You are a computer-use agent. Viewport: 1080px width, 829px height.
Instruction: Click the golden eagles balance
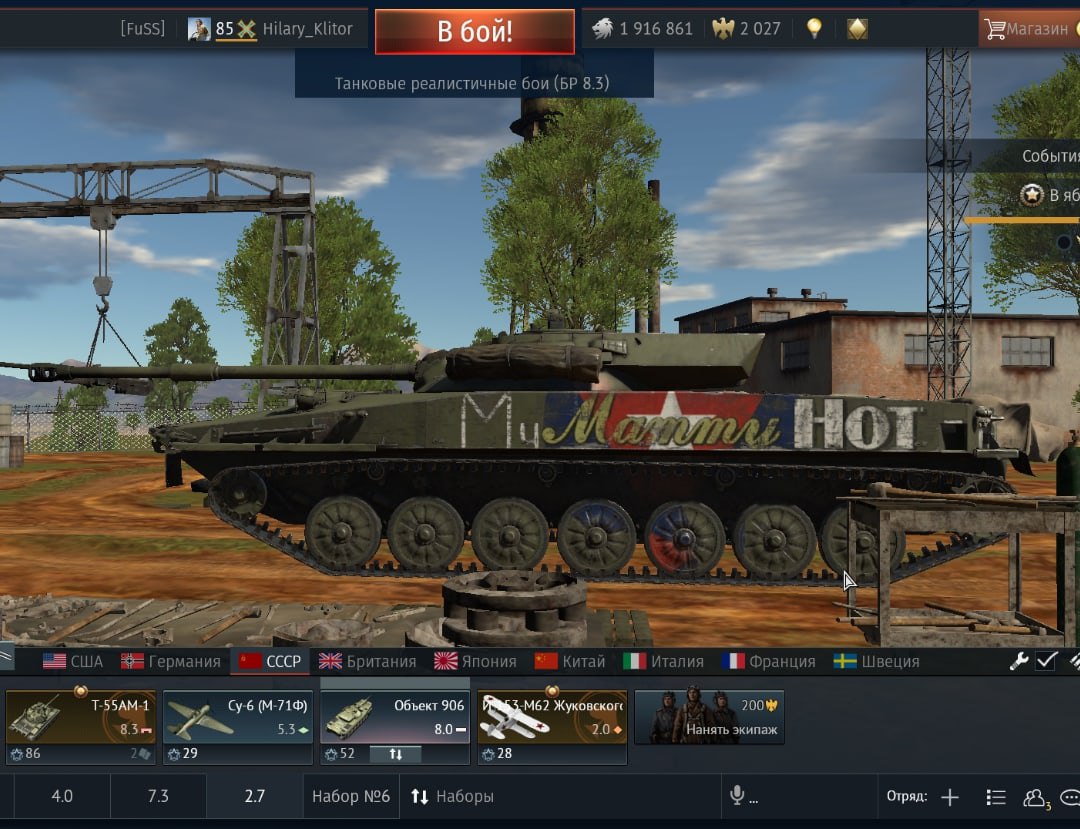tap(746, 29)
